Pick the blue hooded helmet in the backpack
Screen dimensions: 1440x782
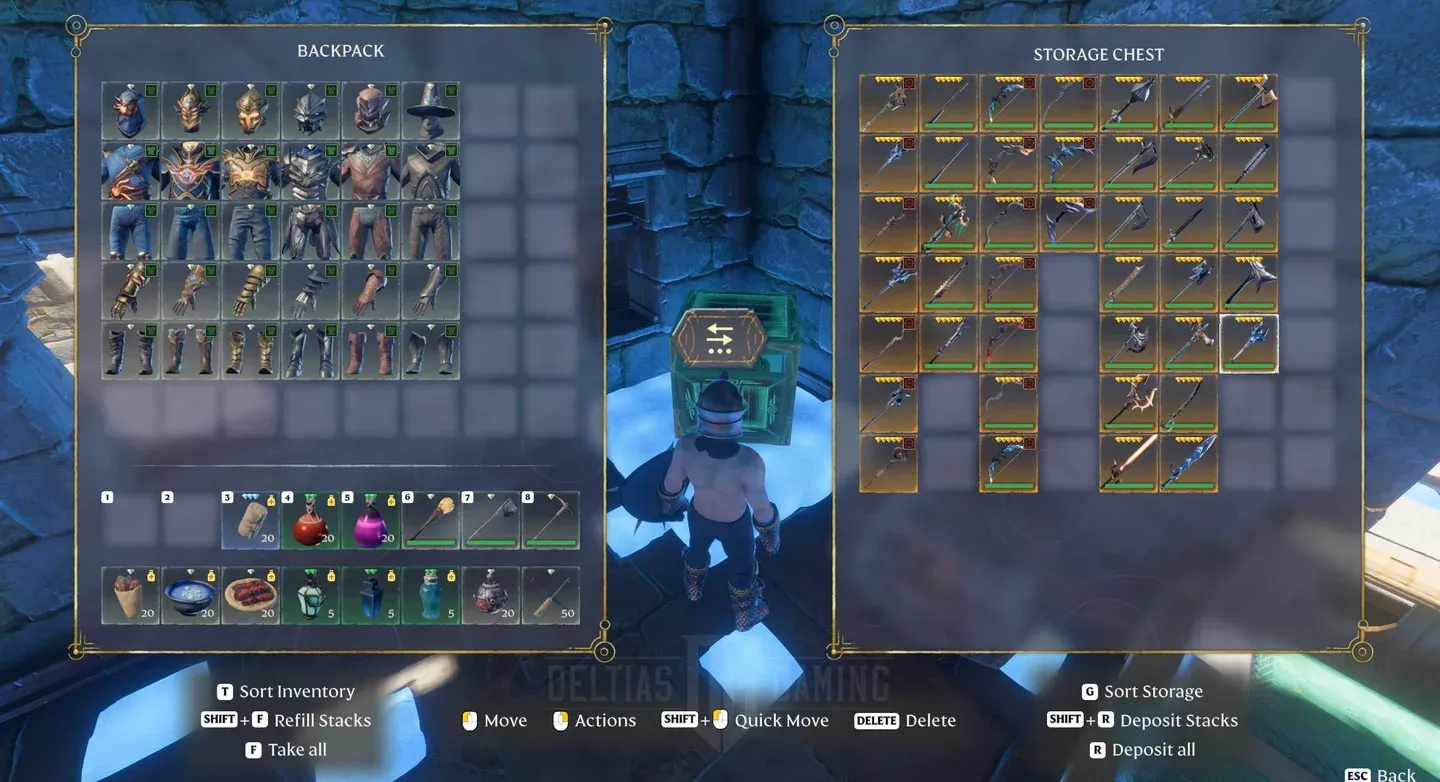tap(131, 111)
